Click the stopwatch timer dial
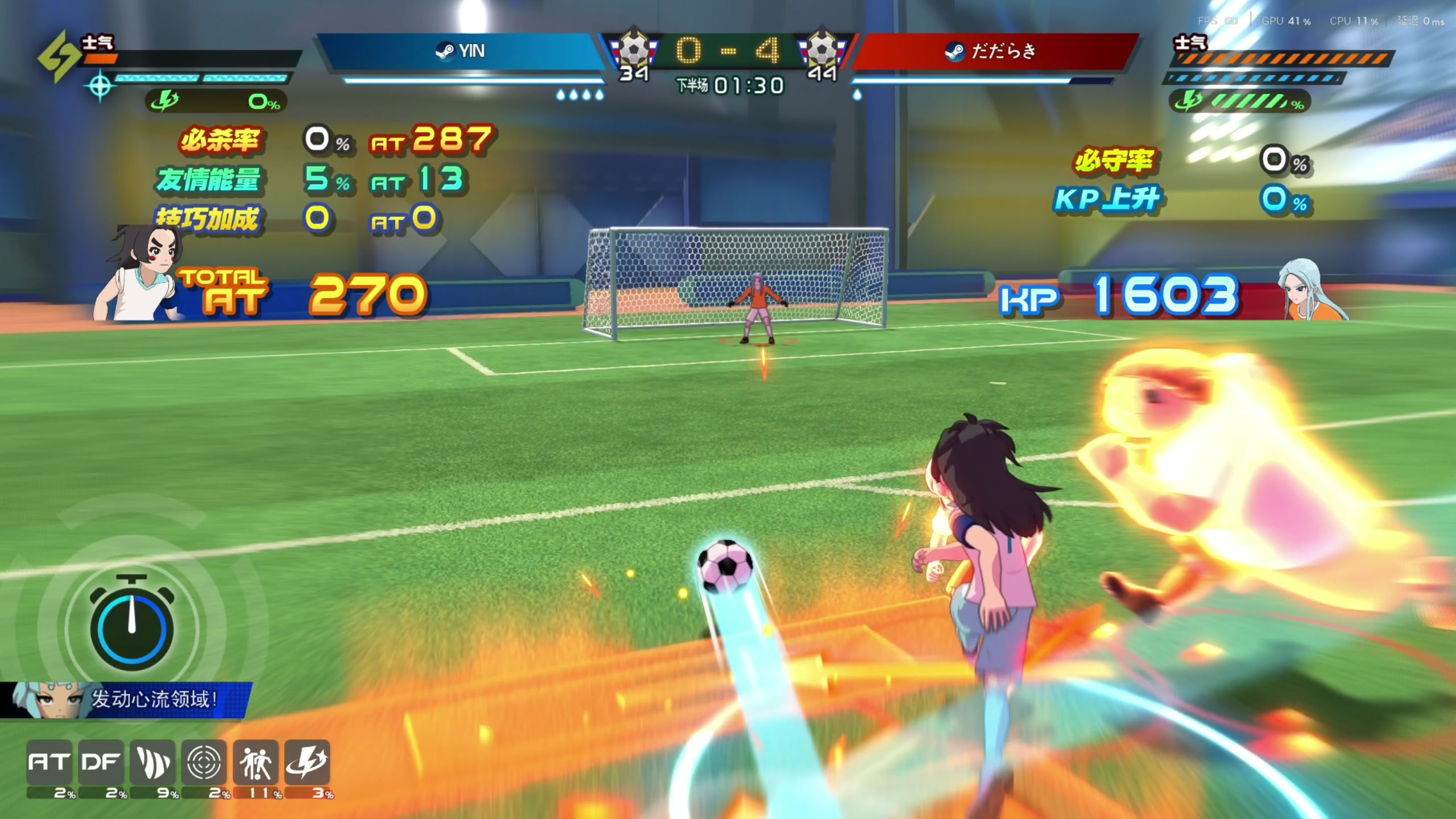The height and width of the screenshot is (819, 1456). click(x=132, y=626)
